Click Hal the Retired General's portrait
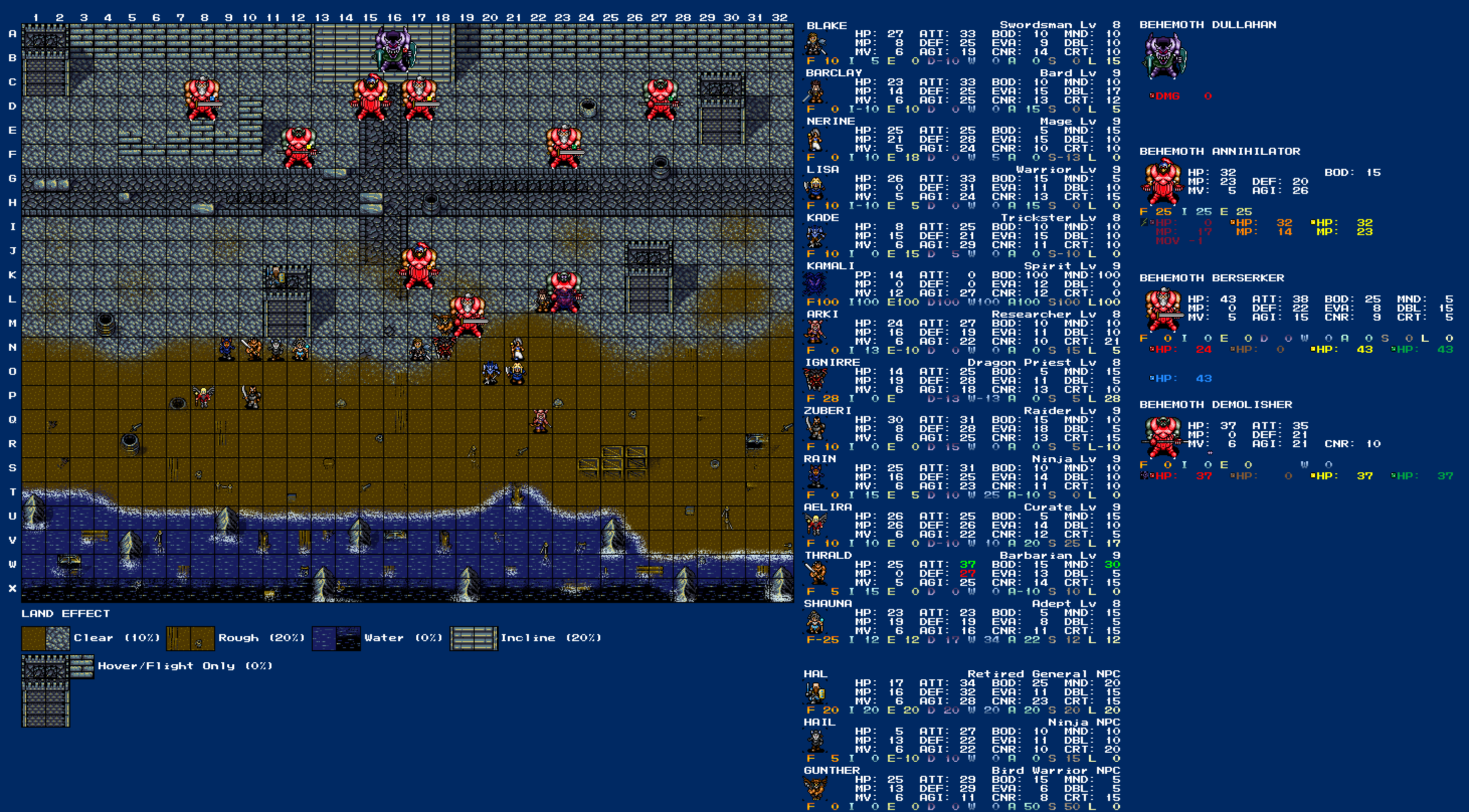The image size is (1469, 812). (815, 693)
